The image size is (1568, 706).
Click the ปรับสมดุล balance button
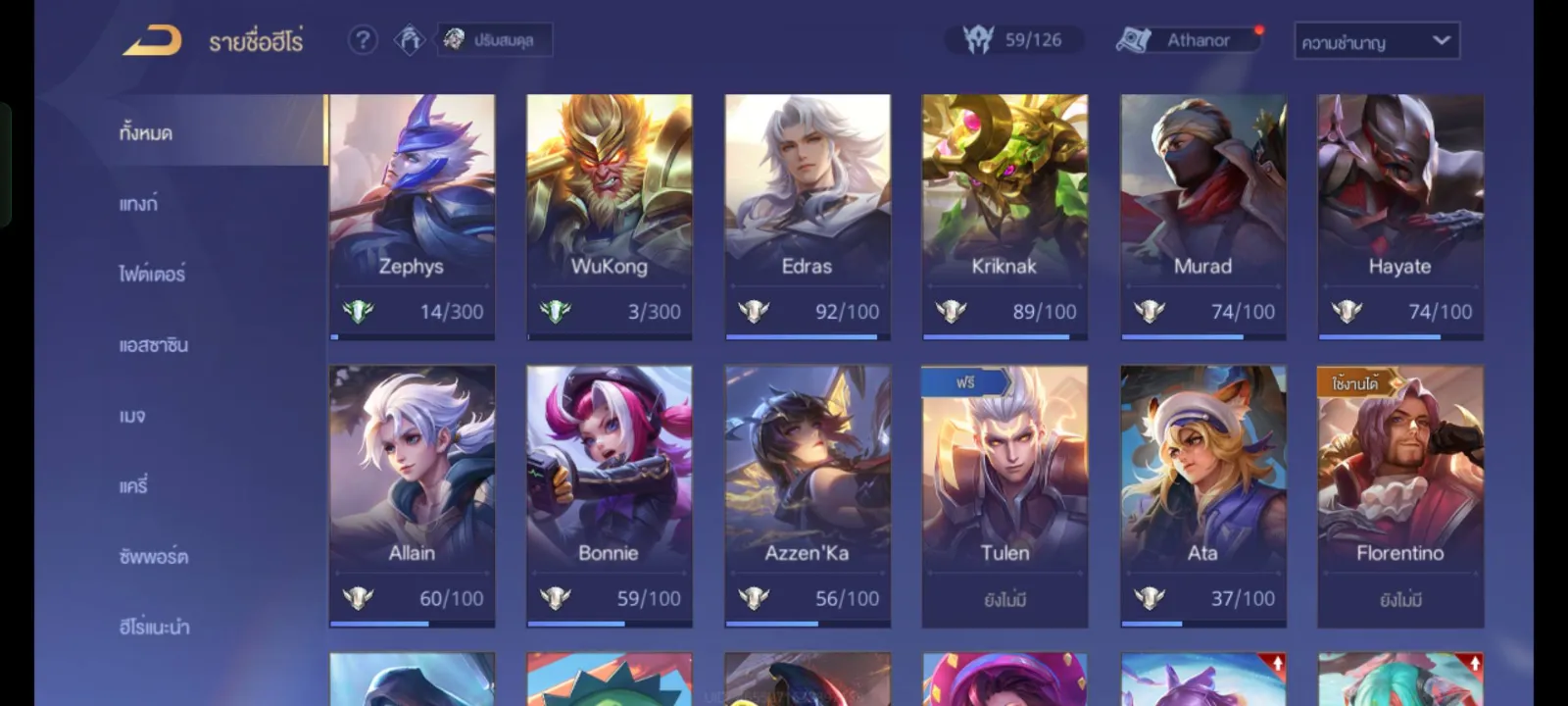tap(494, 40)
